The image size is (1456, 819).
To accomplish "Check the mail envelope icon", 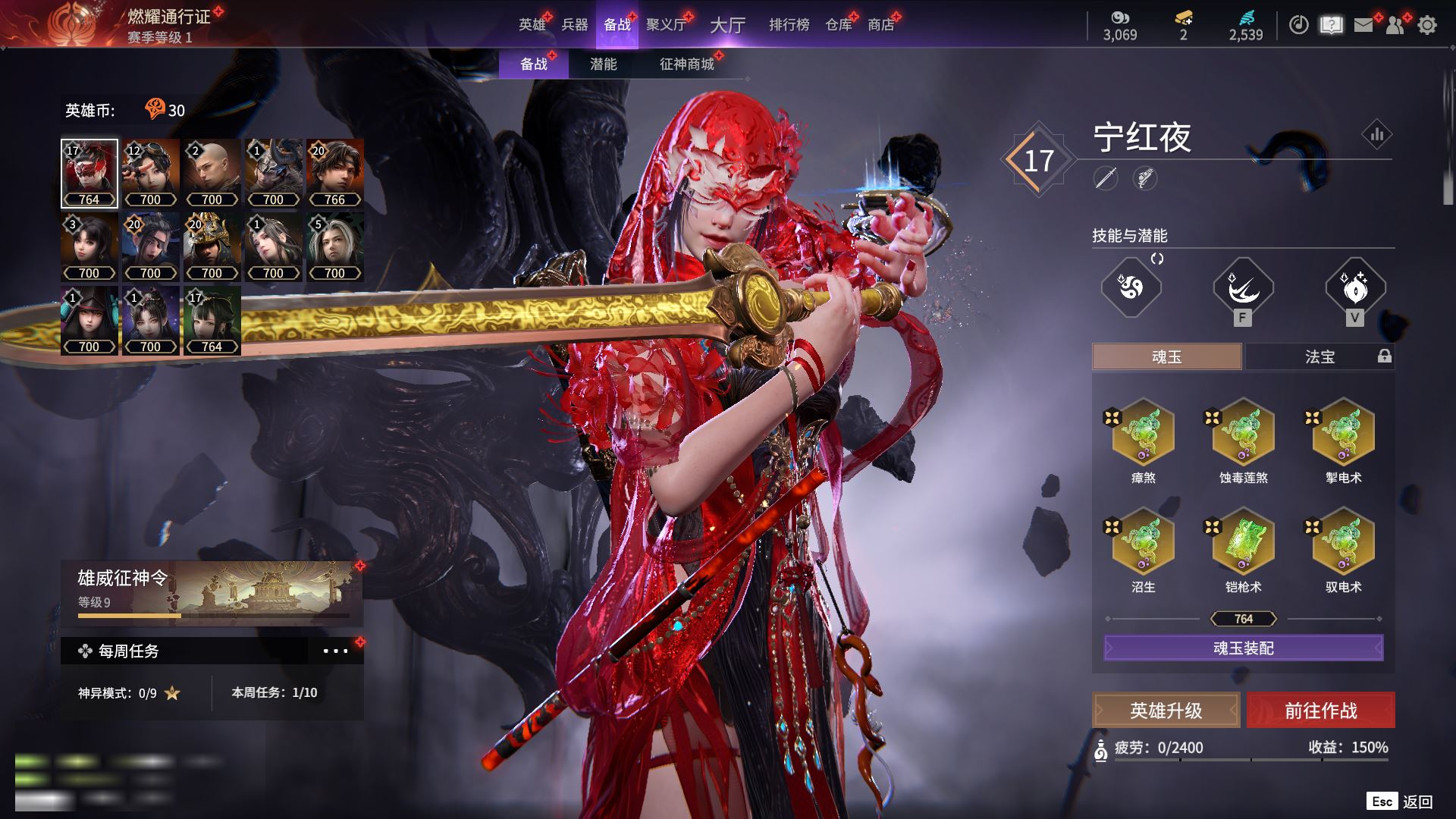I will tap(1363, 25).
